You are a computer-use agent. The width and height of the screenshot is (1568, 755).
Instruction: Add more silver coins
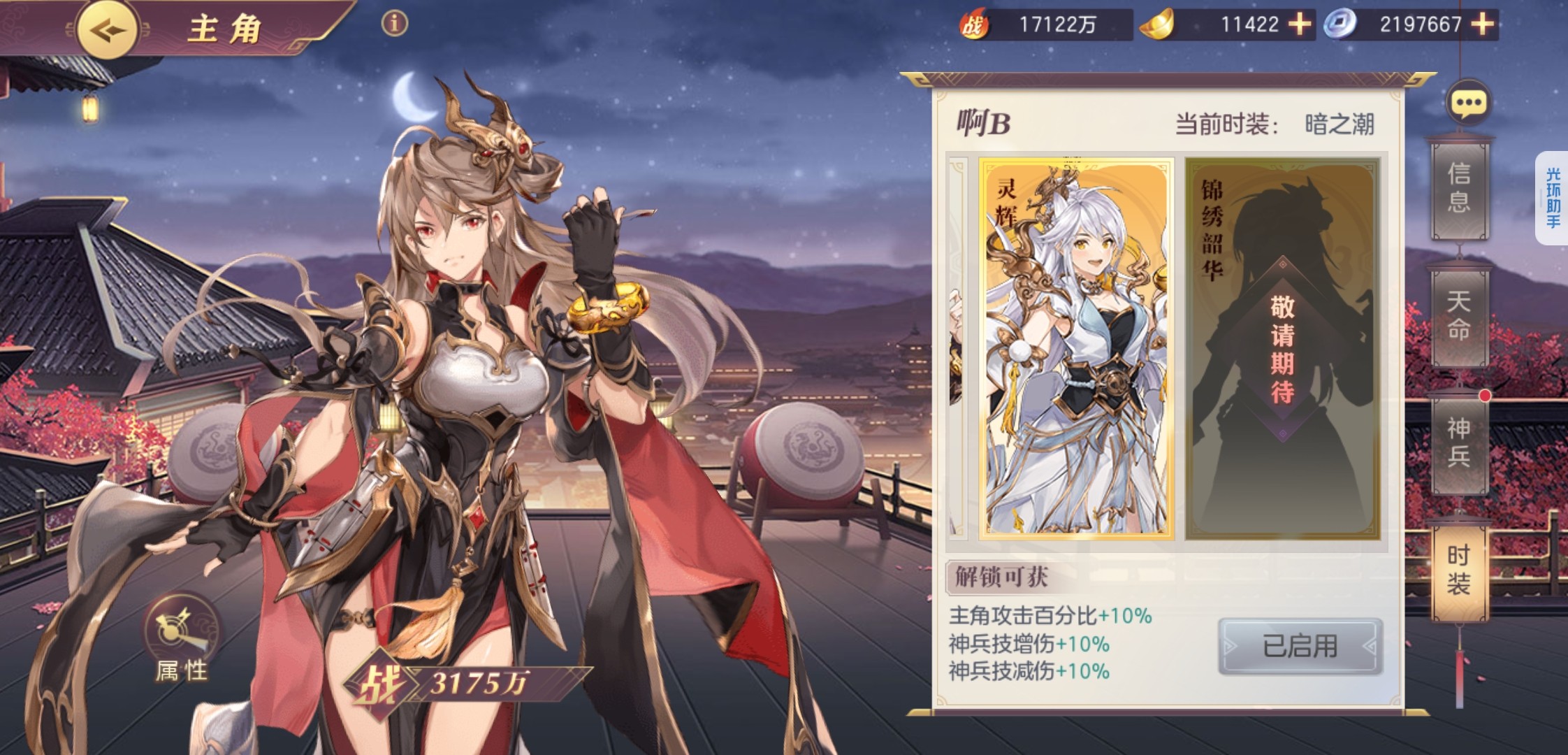tap(1482, 25)
